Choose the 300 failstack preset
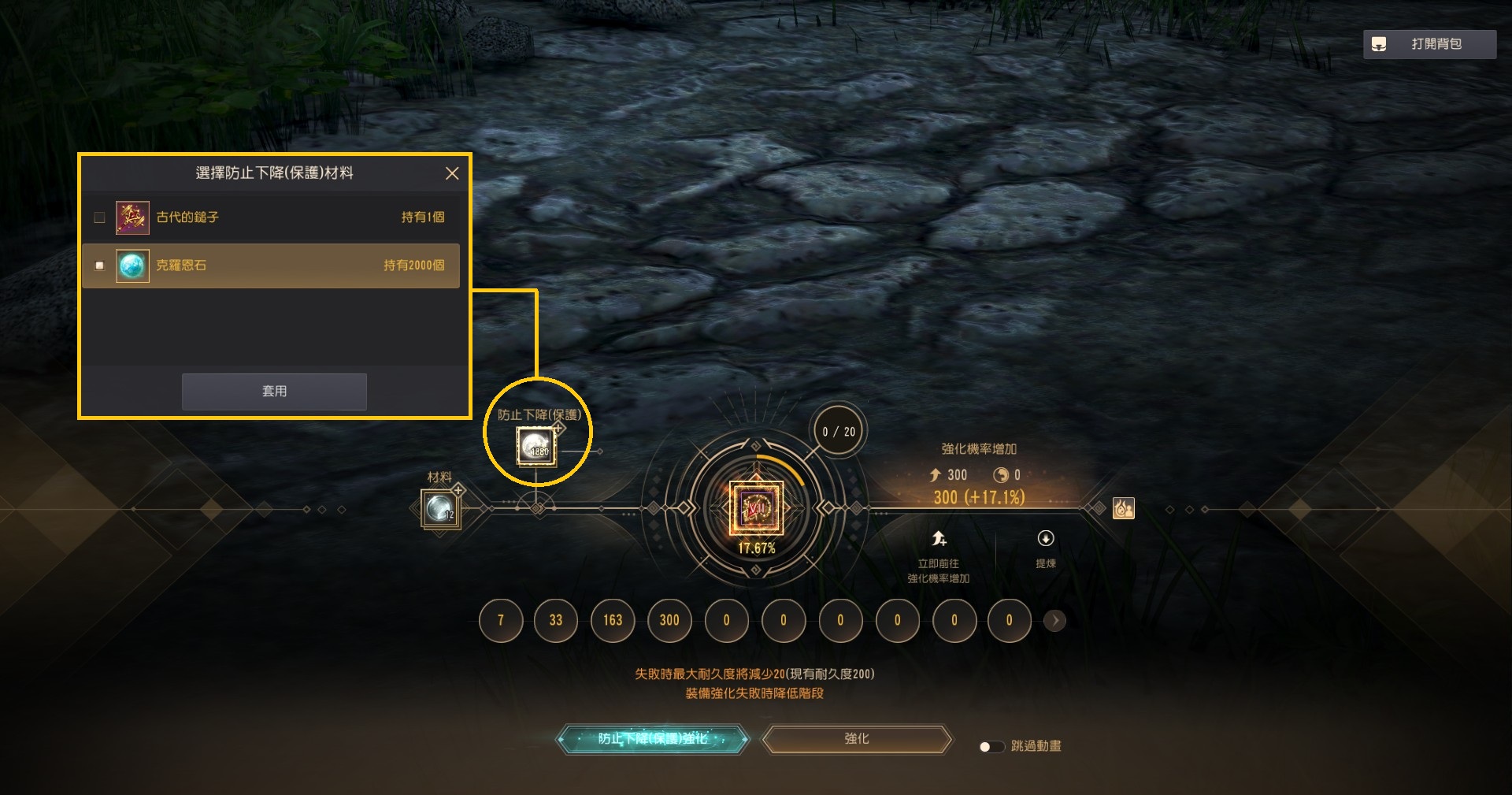This screenshot has height=795, width=1512. [669, 621]
